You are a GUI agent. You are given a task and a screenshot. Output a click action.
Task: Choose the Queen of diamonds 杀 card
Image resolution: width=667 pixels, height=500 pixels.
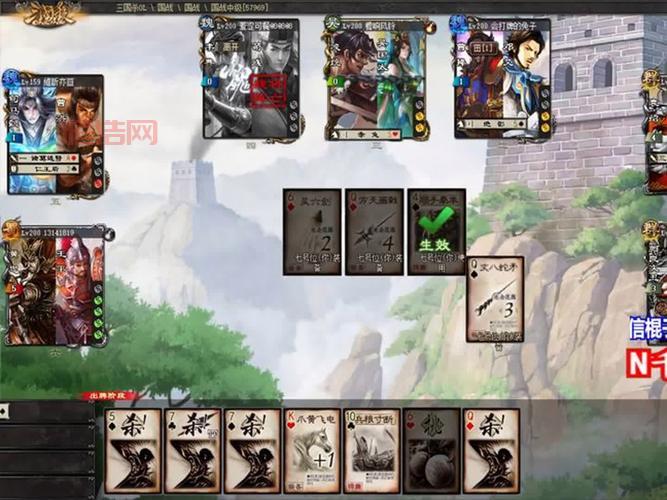click(491, 450)
